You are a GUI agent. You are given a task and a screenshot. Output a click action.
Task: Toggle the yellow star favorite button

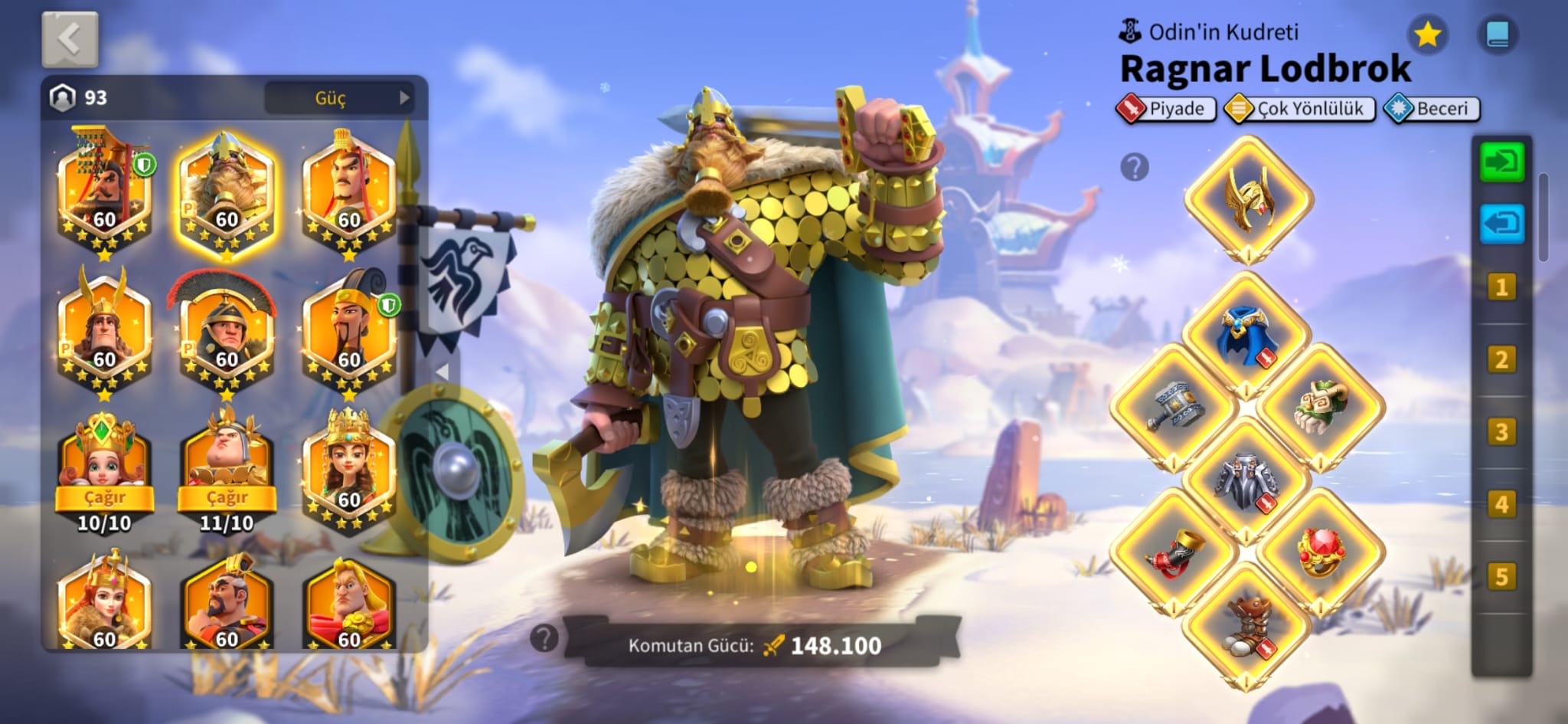[x=1427, y=34]
